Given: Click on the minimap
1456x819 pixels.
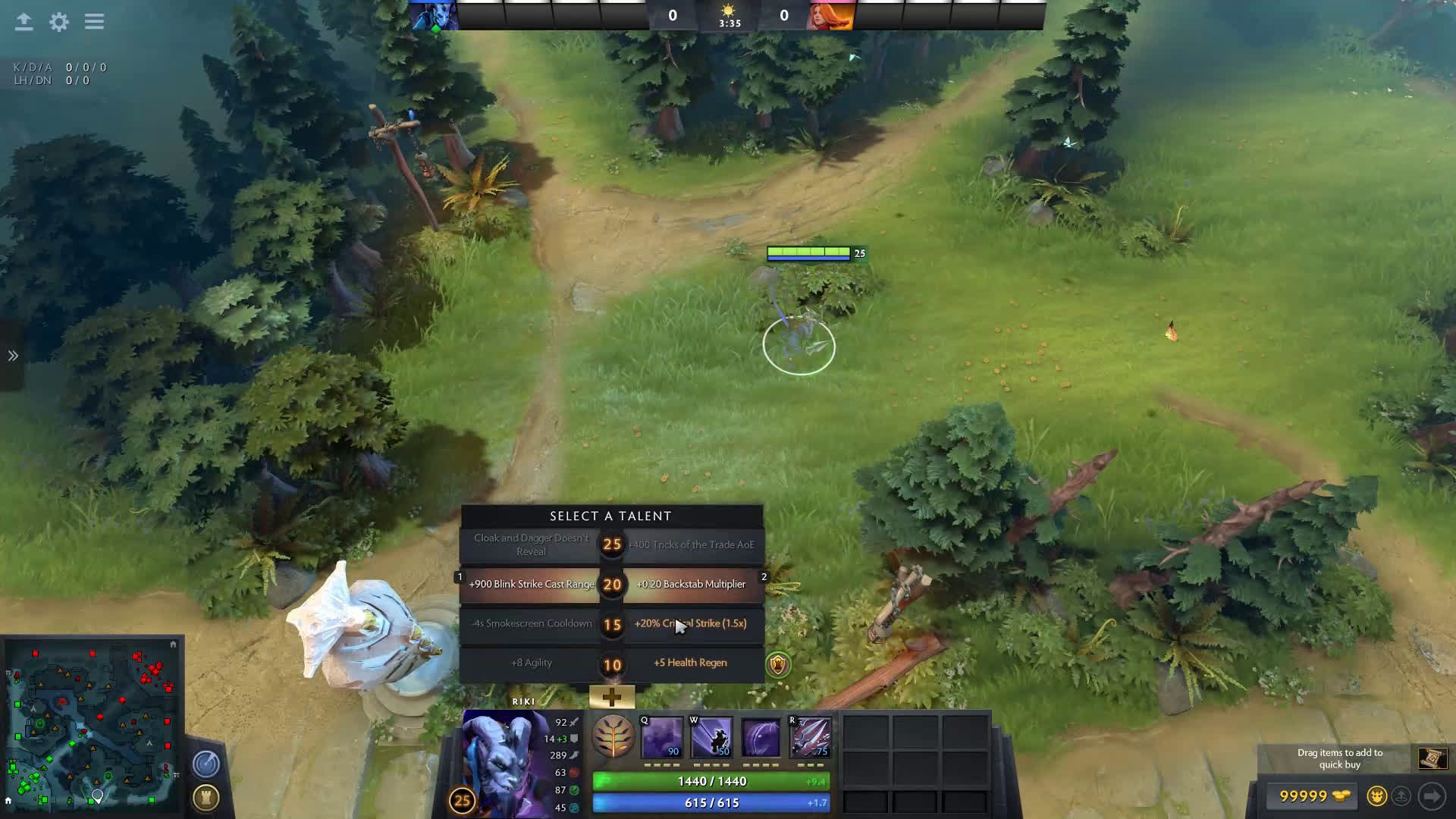Looking at the screenshot, I should pyautogui.click(x=93, y=725).
